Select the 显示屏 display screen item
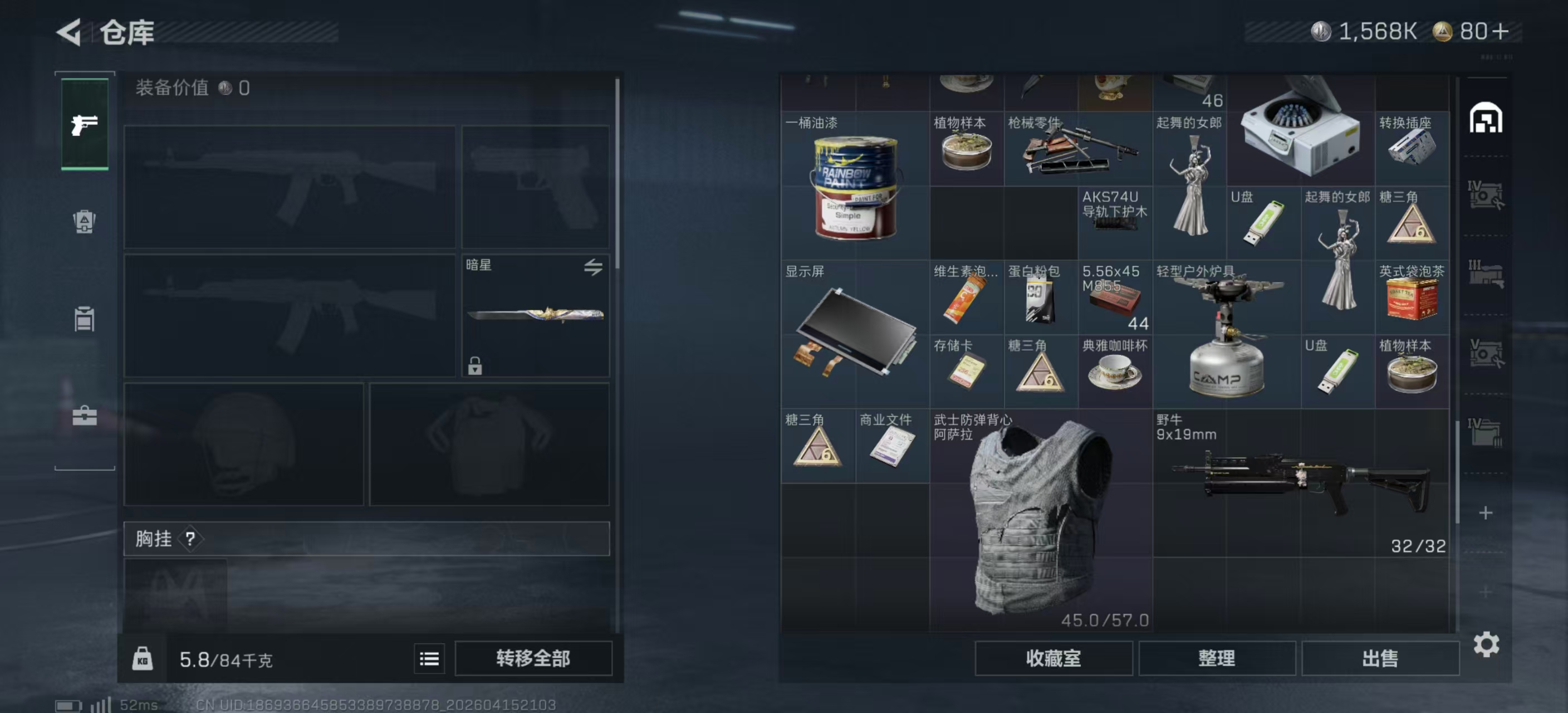This screenshot has width=1568, height=713. pos(855,334)
